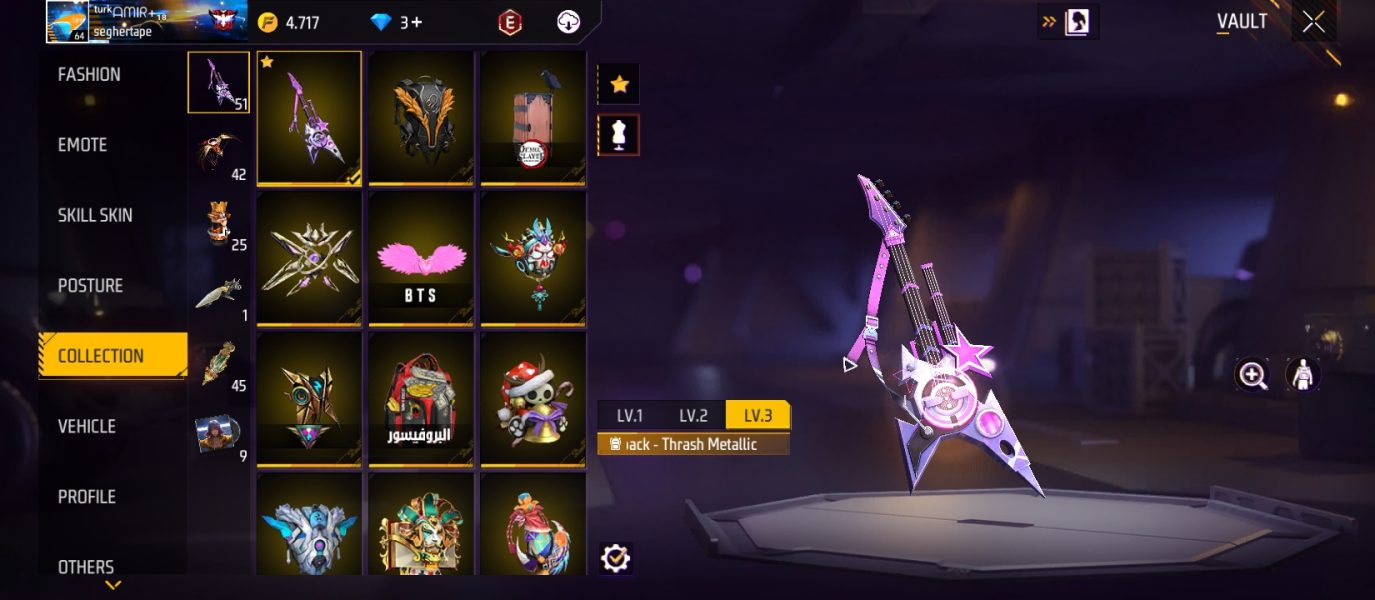Select the red money-heist backpack item
This screenshot has width=1375, height=600.
click(x=421, y=398)
